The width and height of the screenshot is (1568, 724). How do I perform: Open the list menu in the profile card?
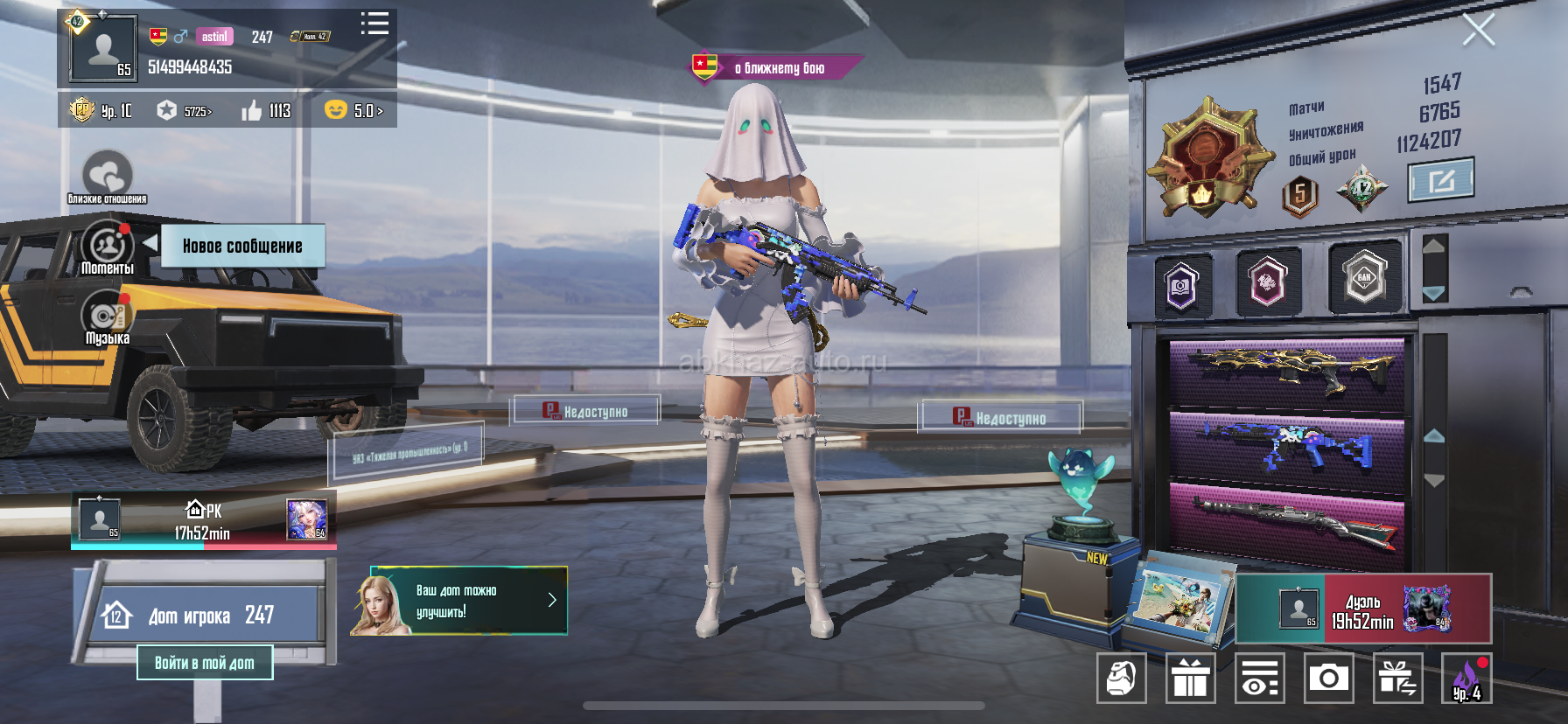pyautogui.click(x=374, y=24)
